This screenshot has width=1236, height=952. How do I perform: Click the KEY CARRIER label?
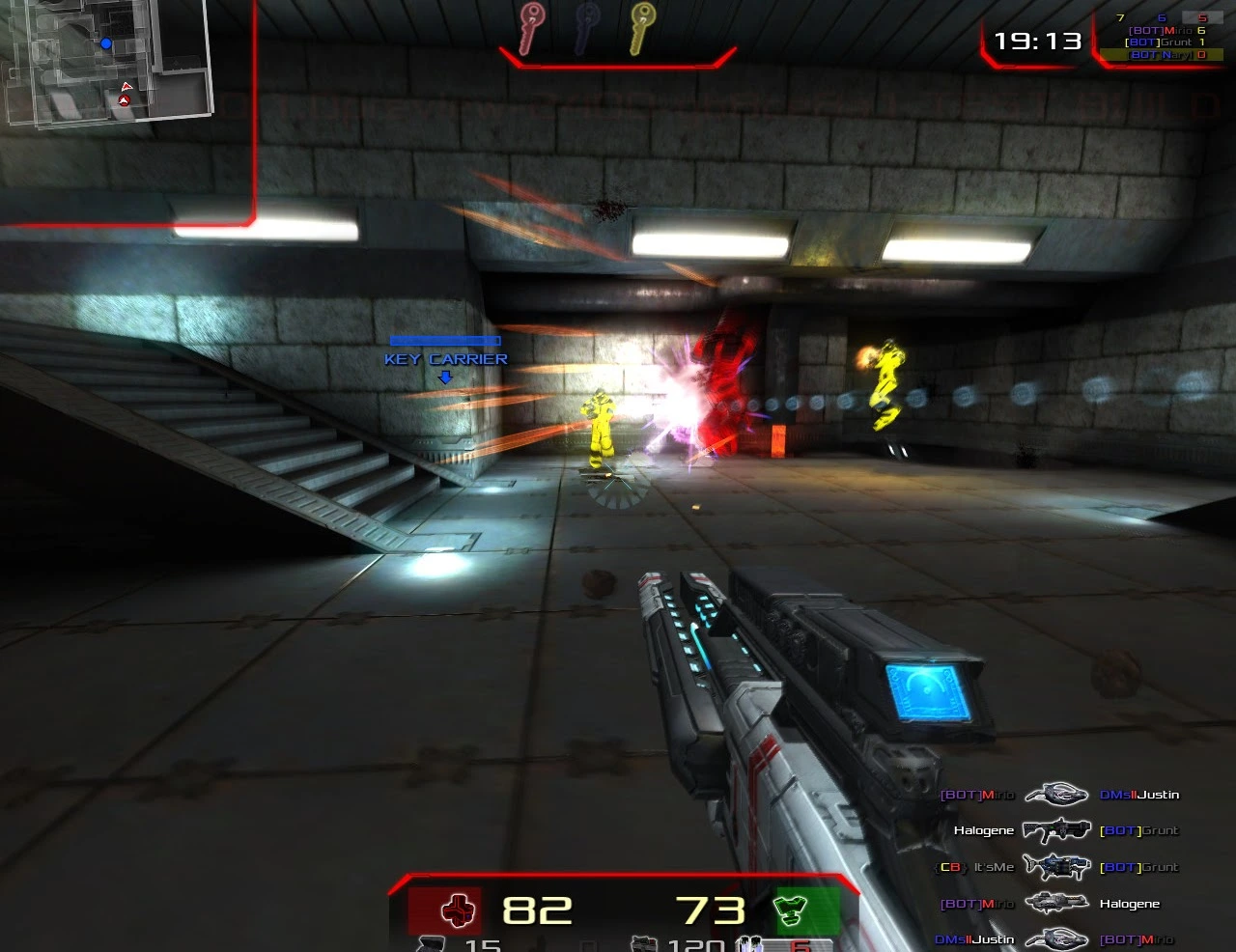[444, 359]
